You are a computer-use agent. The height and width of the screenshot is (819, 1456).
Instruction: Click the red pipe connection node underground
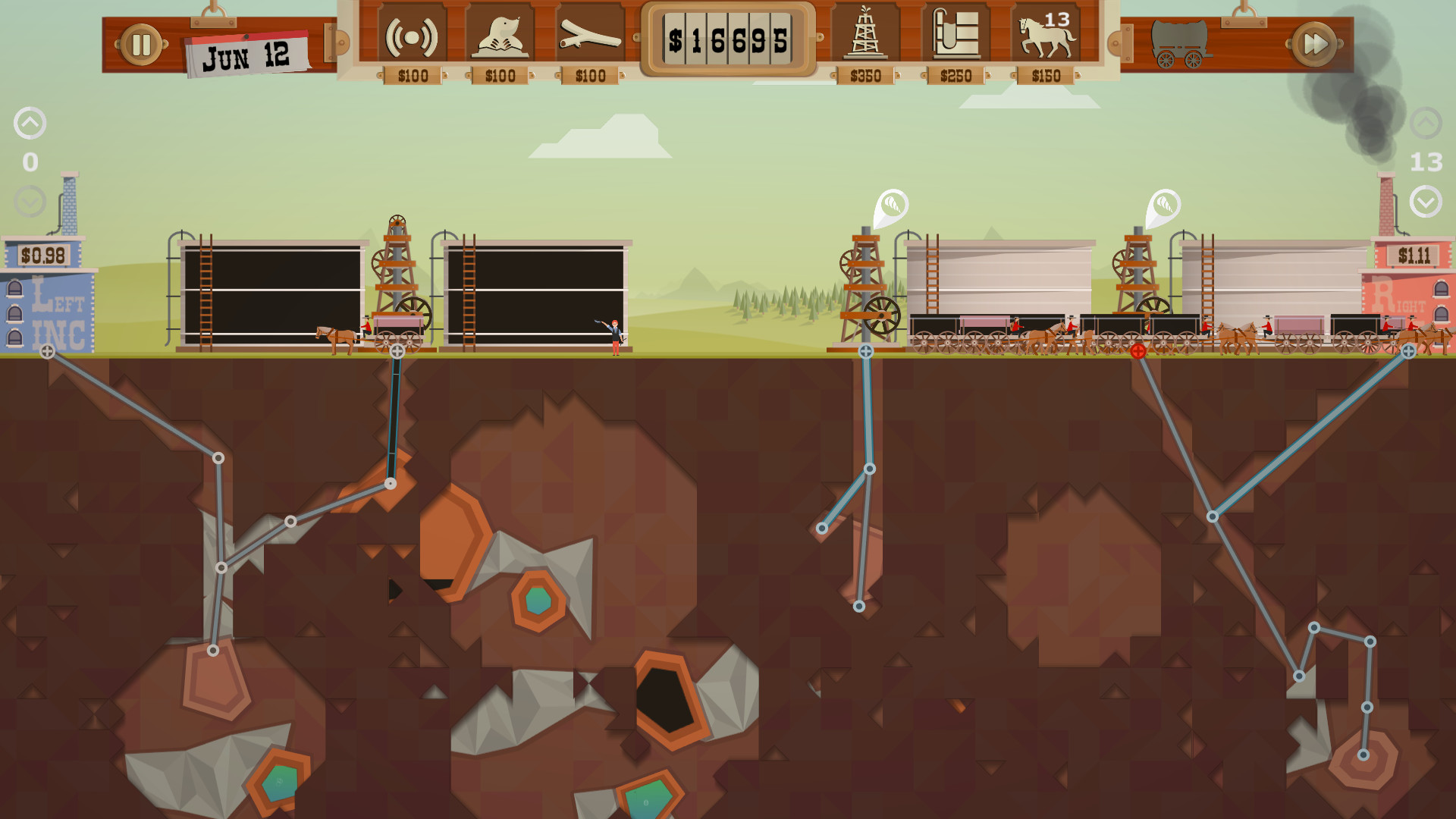[1137, 350]
